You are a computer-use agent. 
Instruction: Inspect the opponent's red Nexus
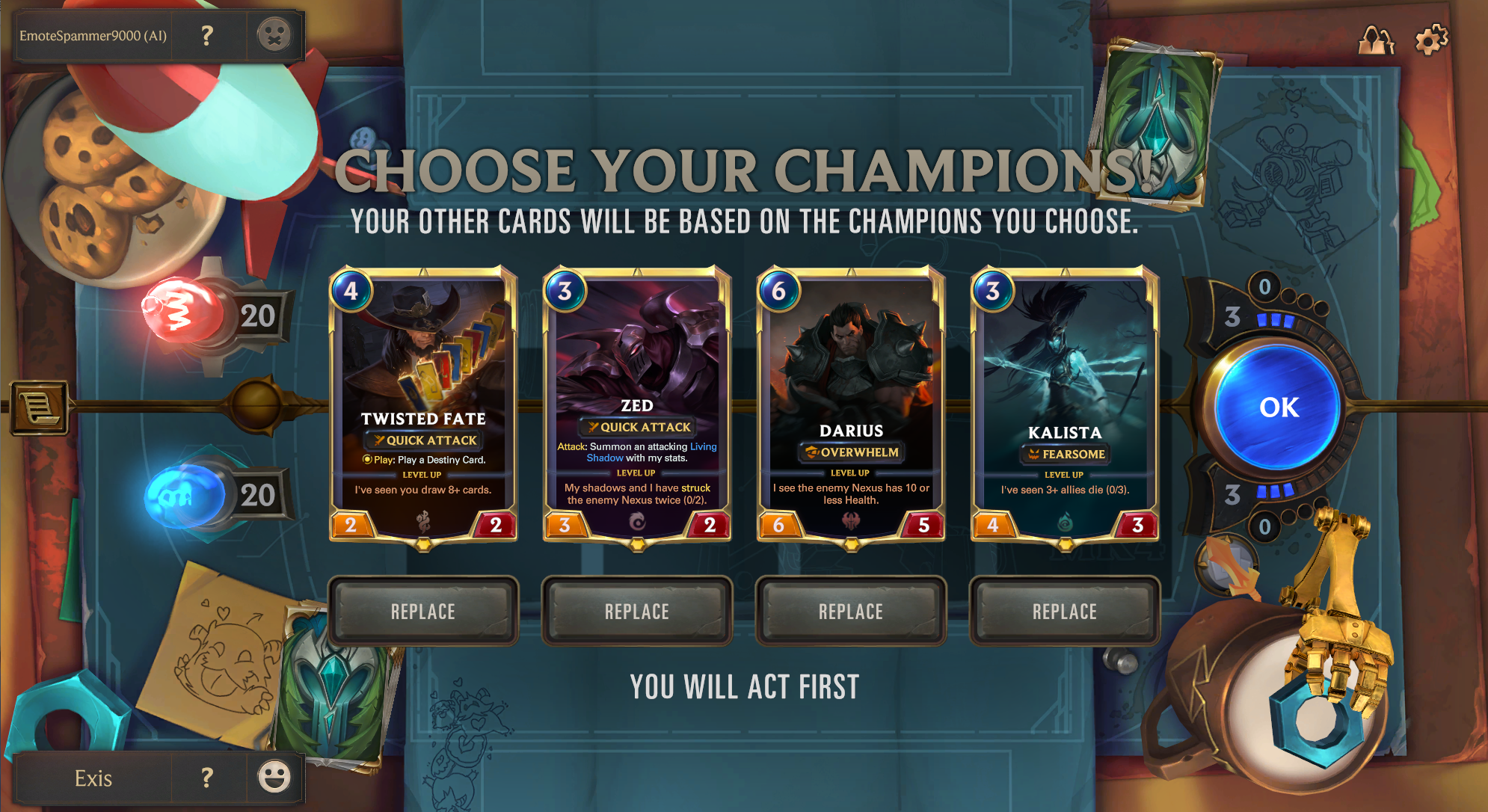(x=183, y=312)
